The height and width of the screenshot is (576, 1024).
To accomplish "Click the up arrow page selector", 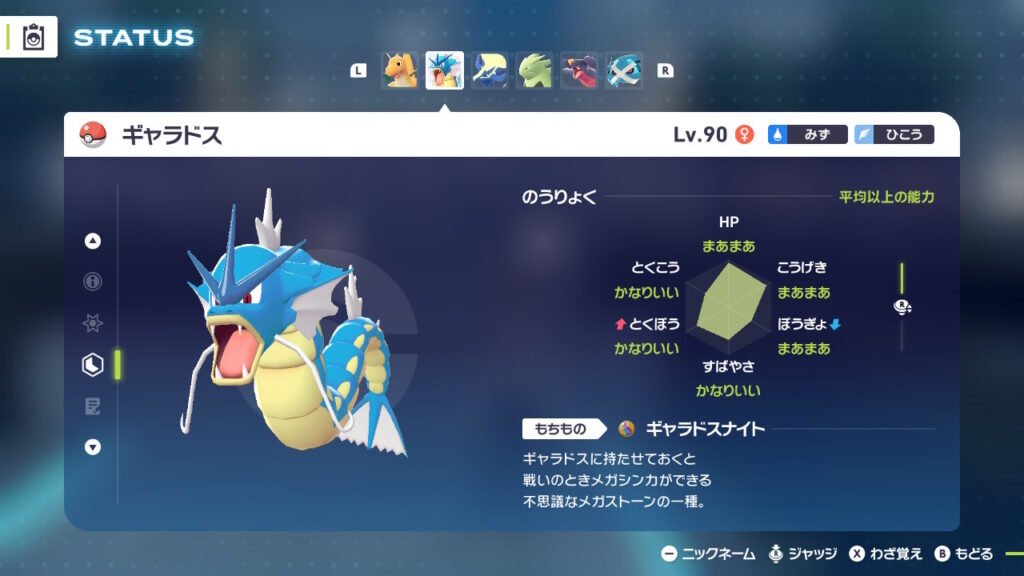I will [93, 241].
